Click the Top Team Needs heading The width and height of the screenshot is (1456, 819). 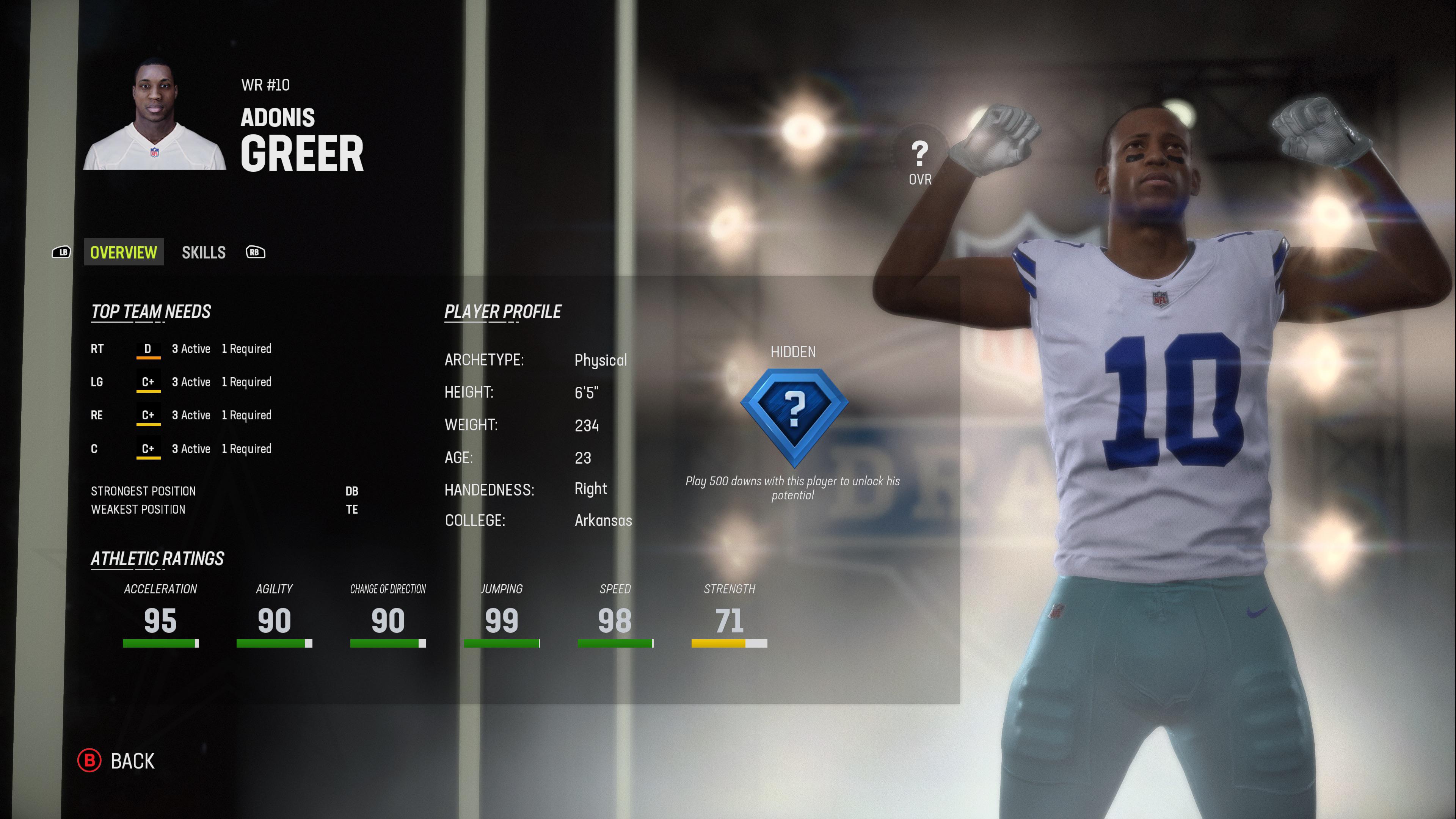pyautogui.click(x=152, y=311)
